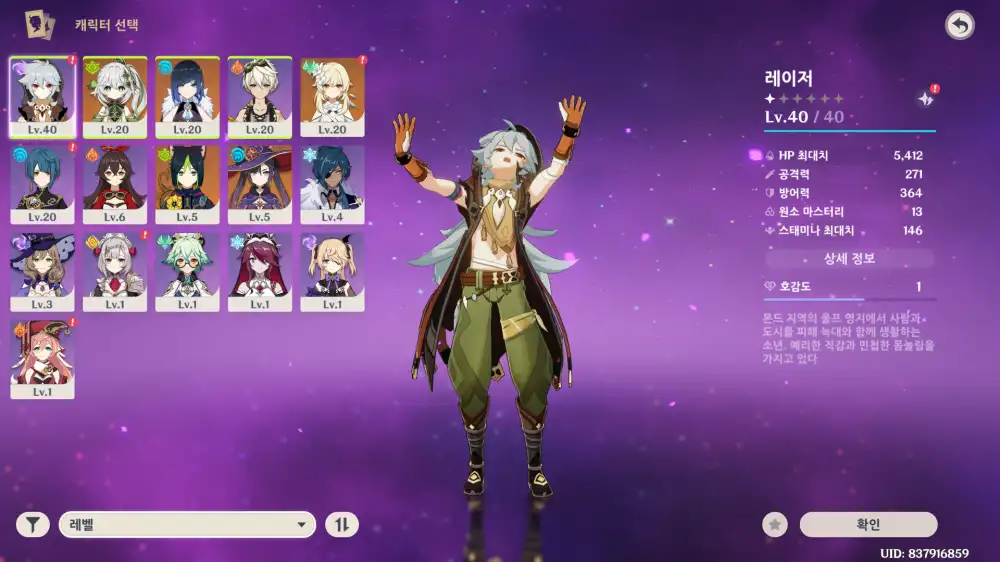This screenshot has height=562, width=1000.
Task: Pick Noelle's character card
Action: 115,272
